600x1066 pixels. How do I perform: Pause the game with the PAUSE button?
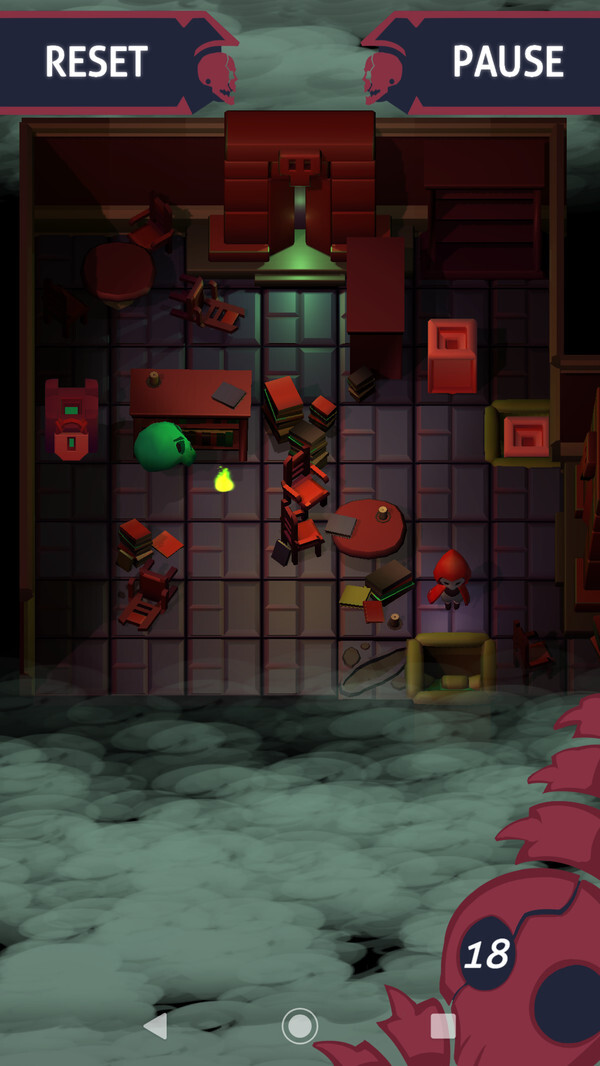point(507,62)
